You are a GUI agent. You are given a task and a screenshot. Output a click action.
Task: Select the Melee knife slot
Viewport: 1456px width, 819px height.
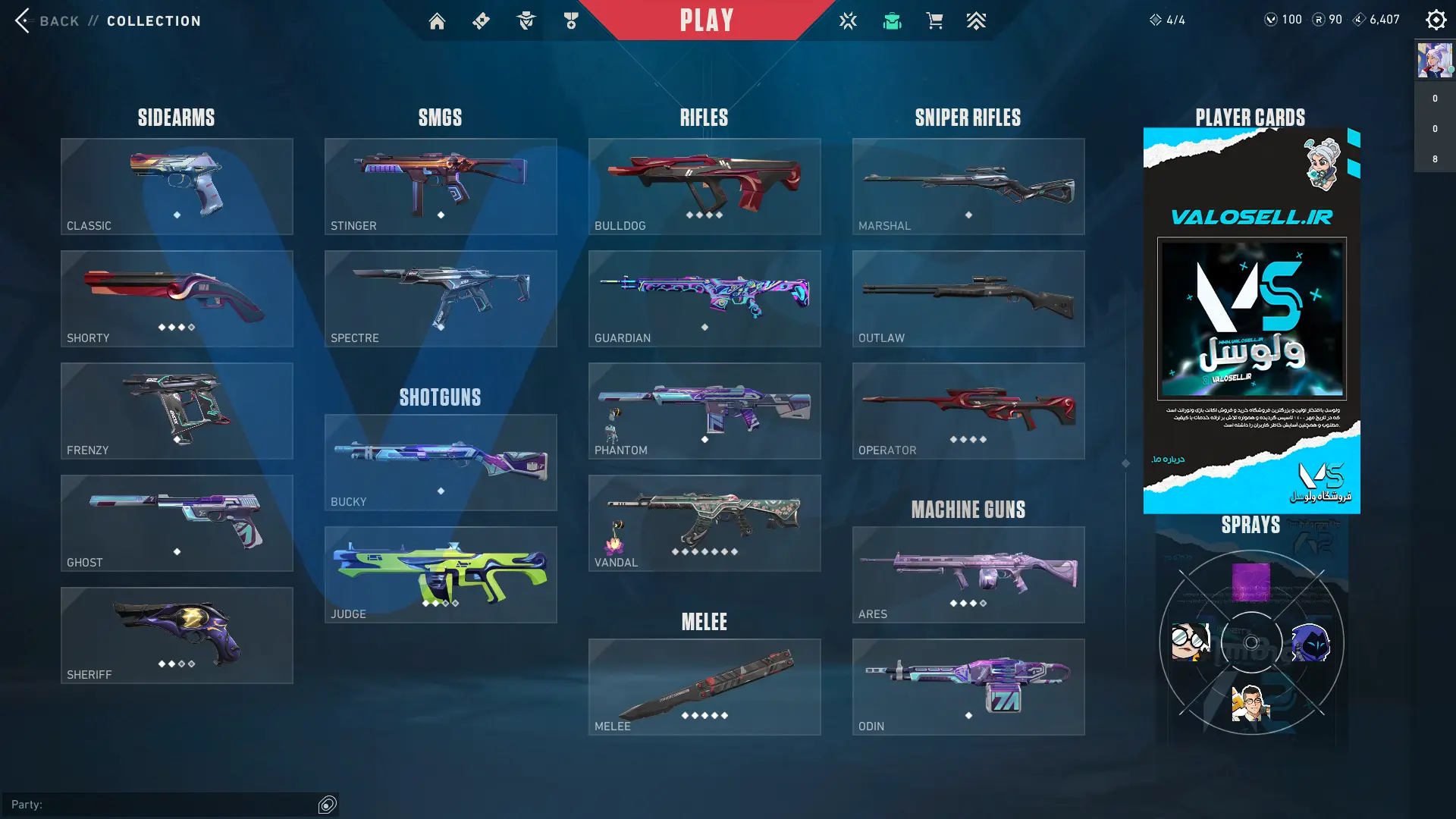pos(704,687)
